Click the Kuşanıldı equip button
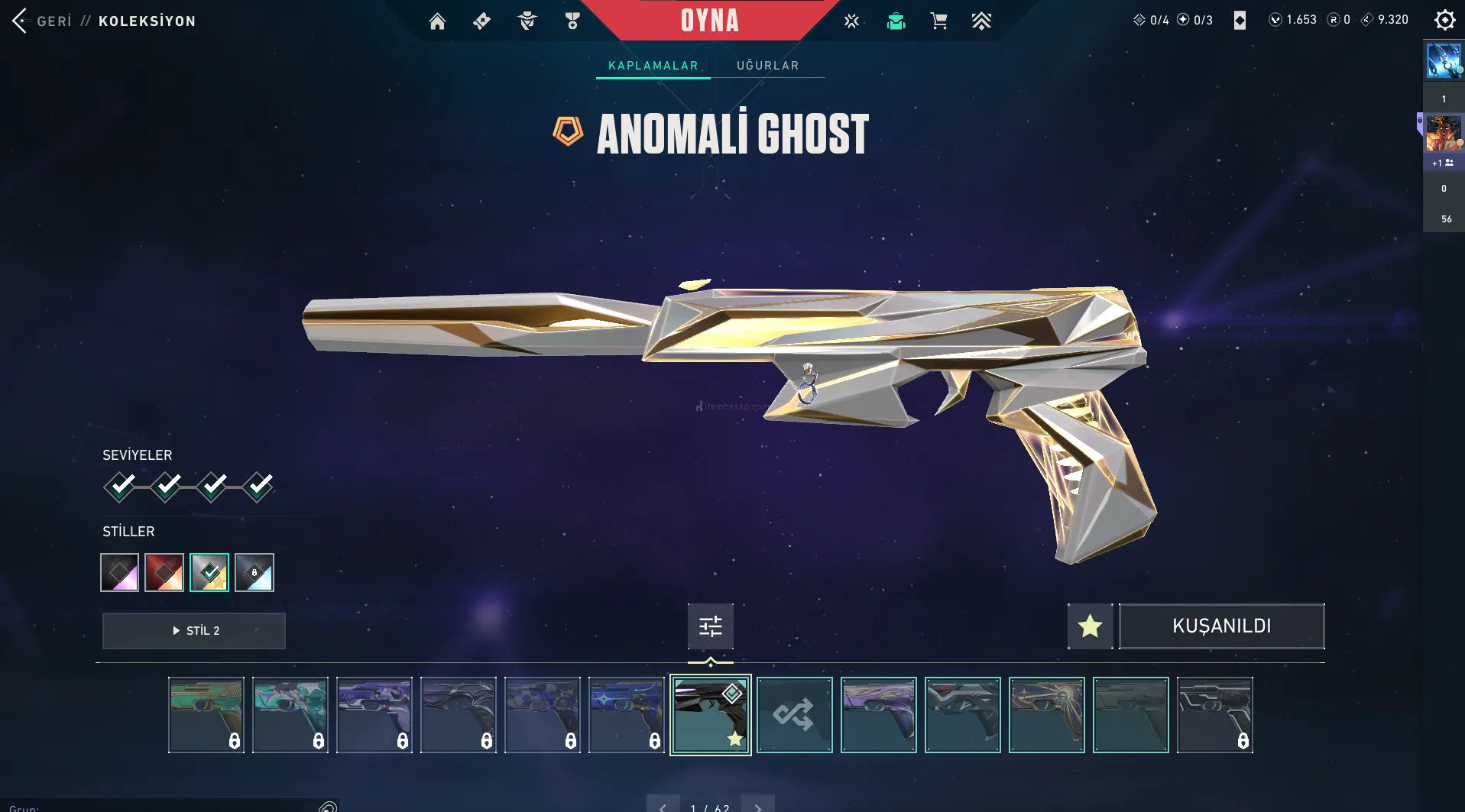The height and width of the screenshot is (812, 1465). pos(1221,626)
